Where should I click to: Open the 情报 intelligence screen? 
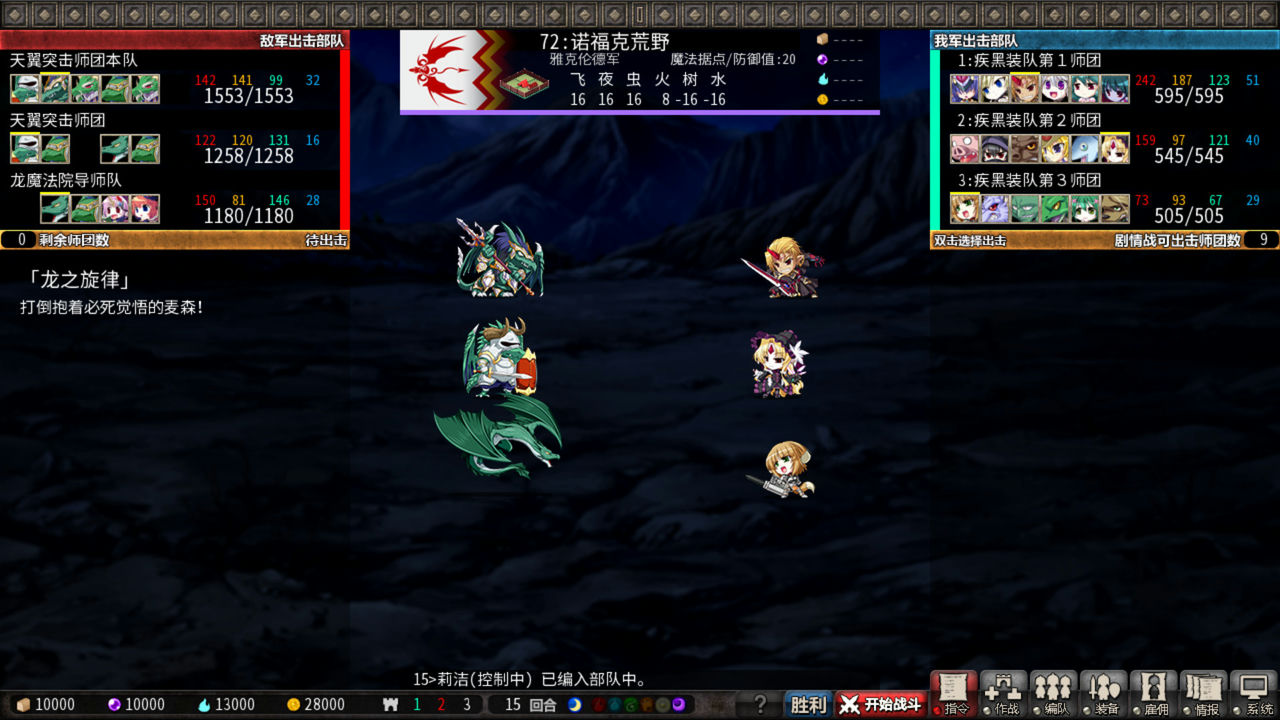[x=1205, y=695]
